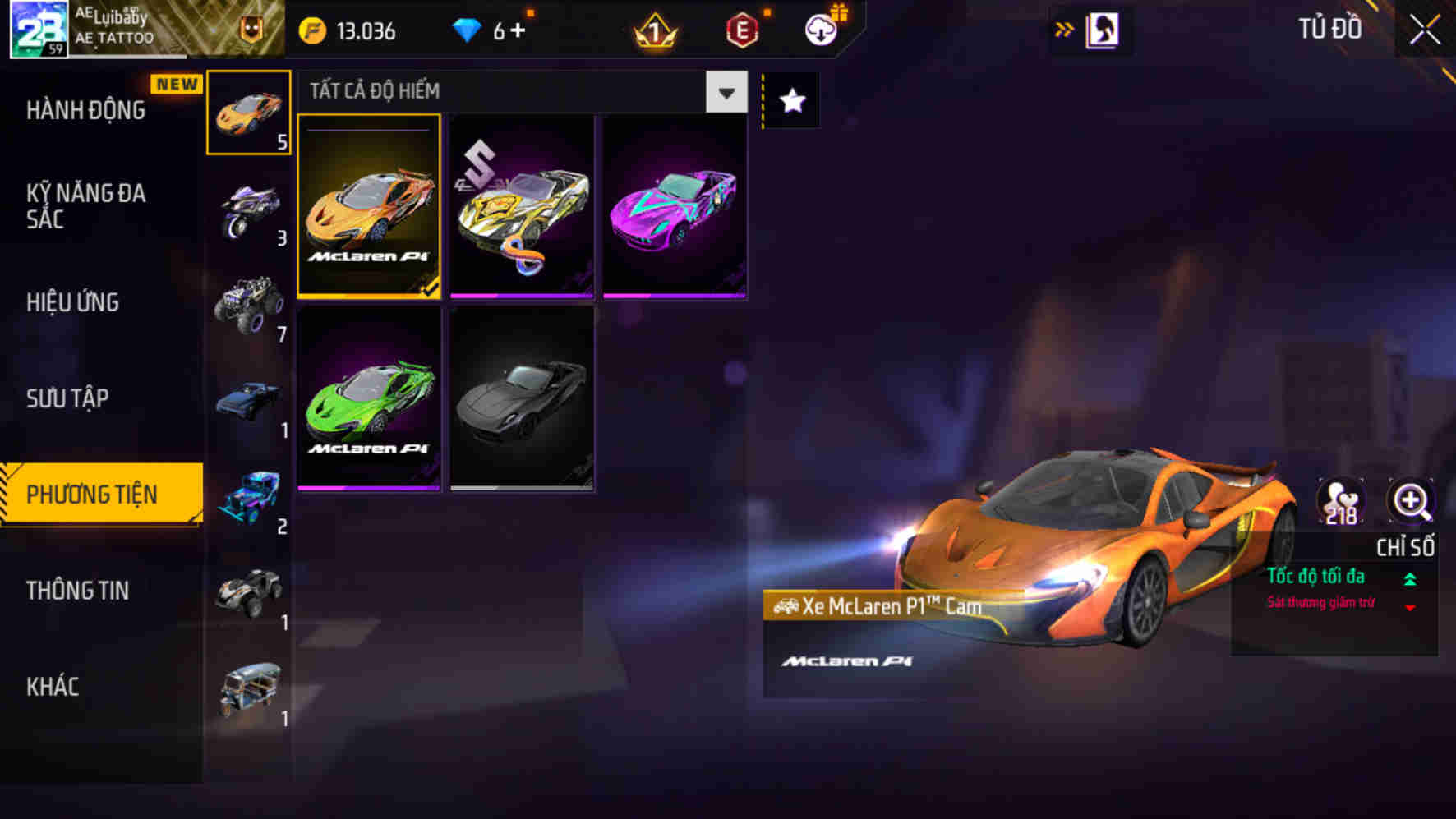Expand the motorbike vehicle group showing 3
The width and height of the screenshot is (1456, 819).
tap(246, 206)
